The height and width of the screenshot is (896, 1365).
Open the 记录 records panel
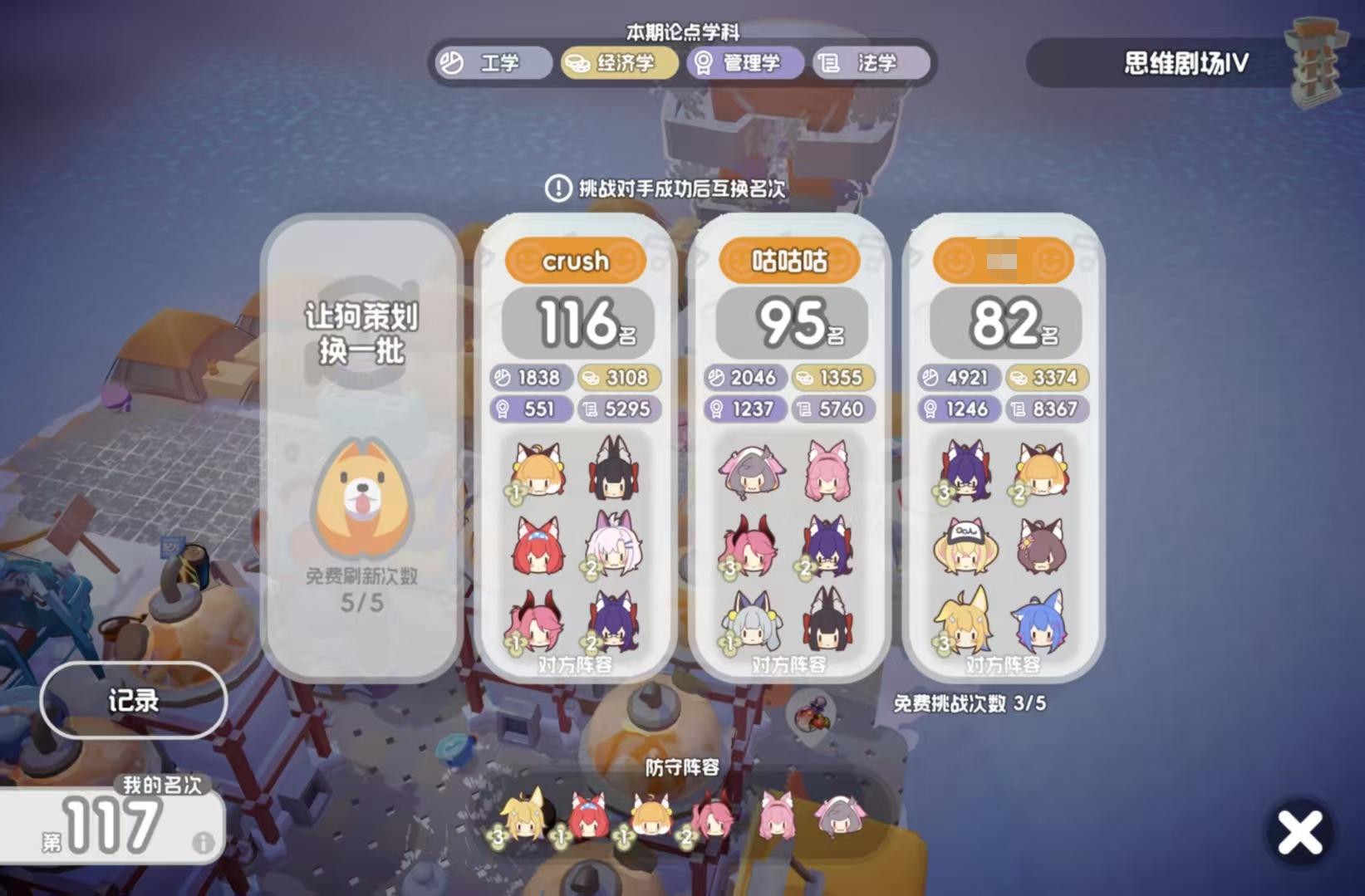point(133,702)
